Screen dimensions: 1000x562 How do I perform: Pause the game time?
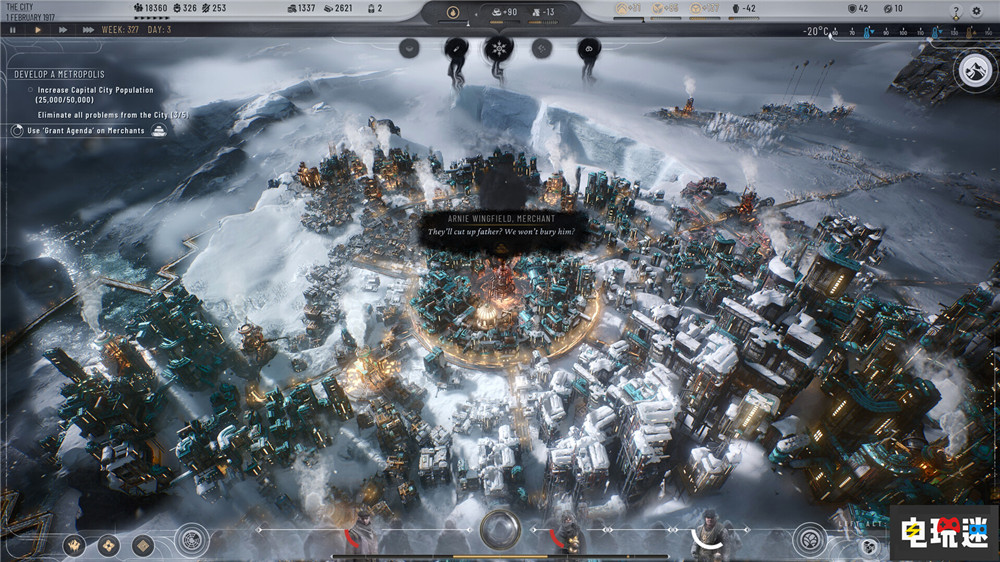[12, 30]
